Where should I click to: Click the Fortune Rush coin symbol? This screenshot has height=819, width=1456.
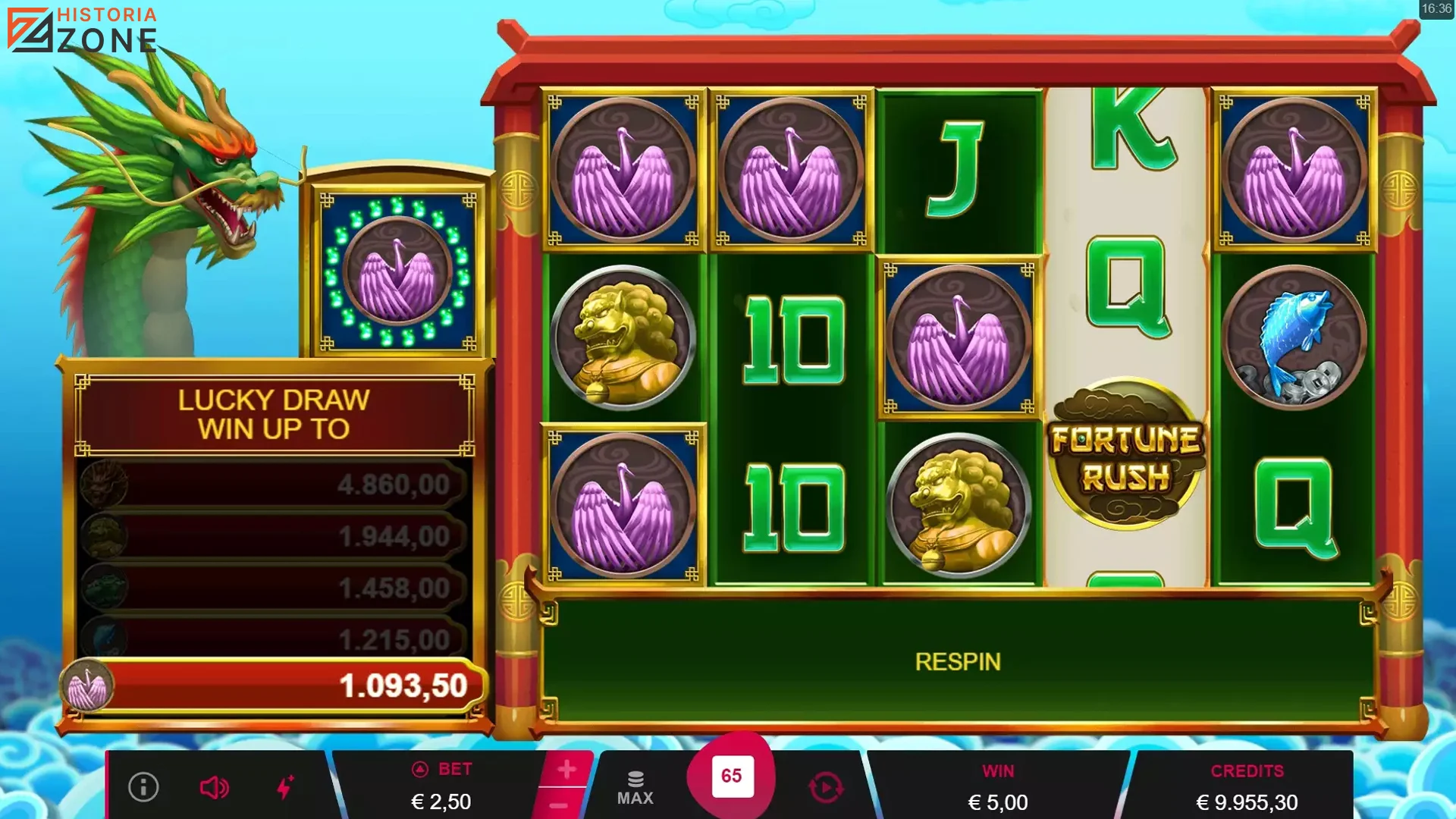point(1125,456)
